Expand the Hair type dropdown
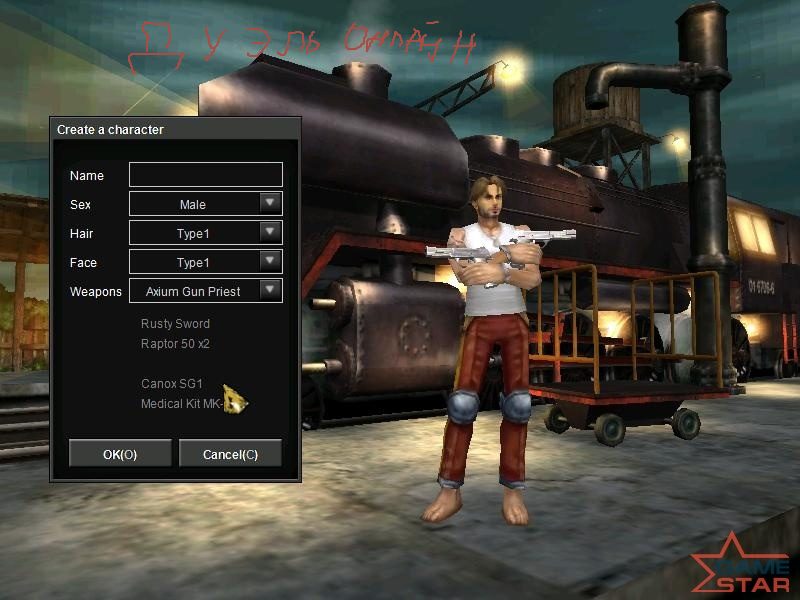This screenshot has width=800, height=600. pyautogui.click(x=269, y=233)
